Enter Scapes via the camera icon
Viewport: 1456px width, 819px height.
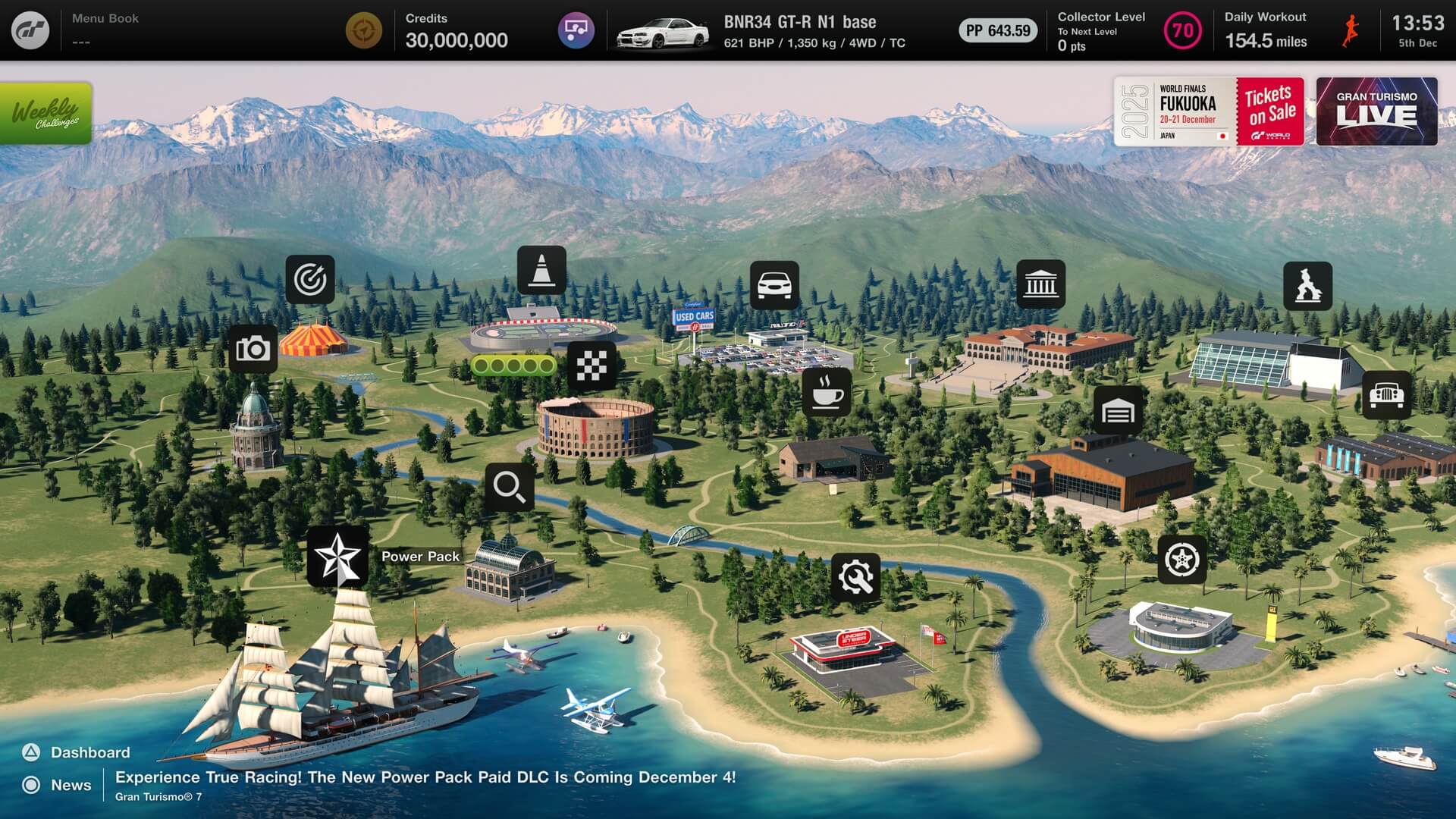coord(253,349)
